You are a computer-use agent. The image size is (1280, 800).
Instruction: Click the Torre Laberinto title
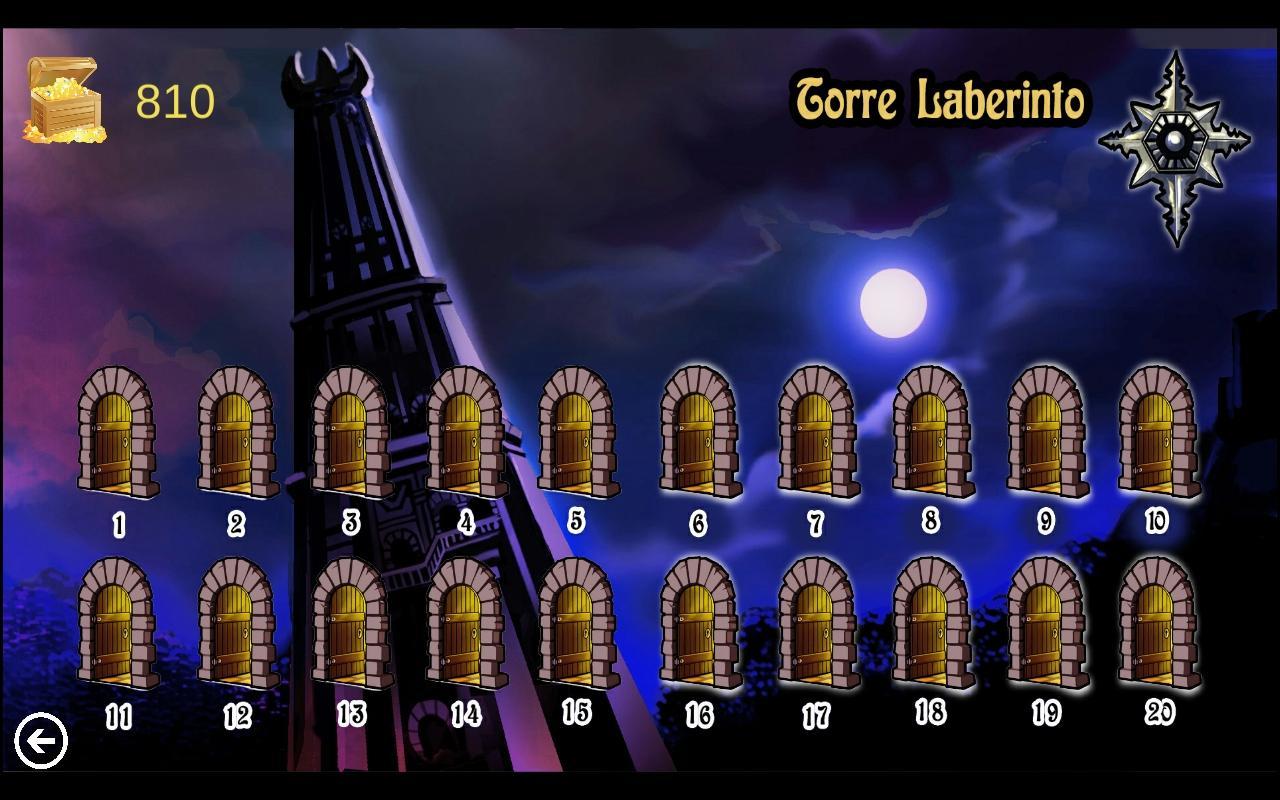tap(942, 98)
